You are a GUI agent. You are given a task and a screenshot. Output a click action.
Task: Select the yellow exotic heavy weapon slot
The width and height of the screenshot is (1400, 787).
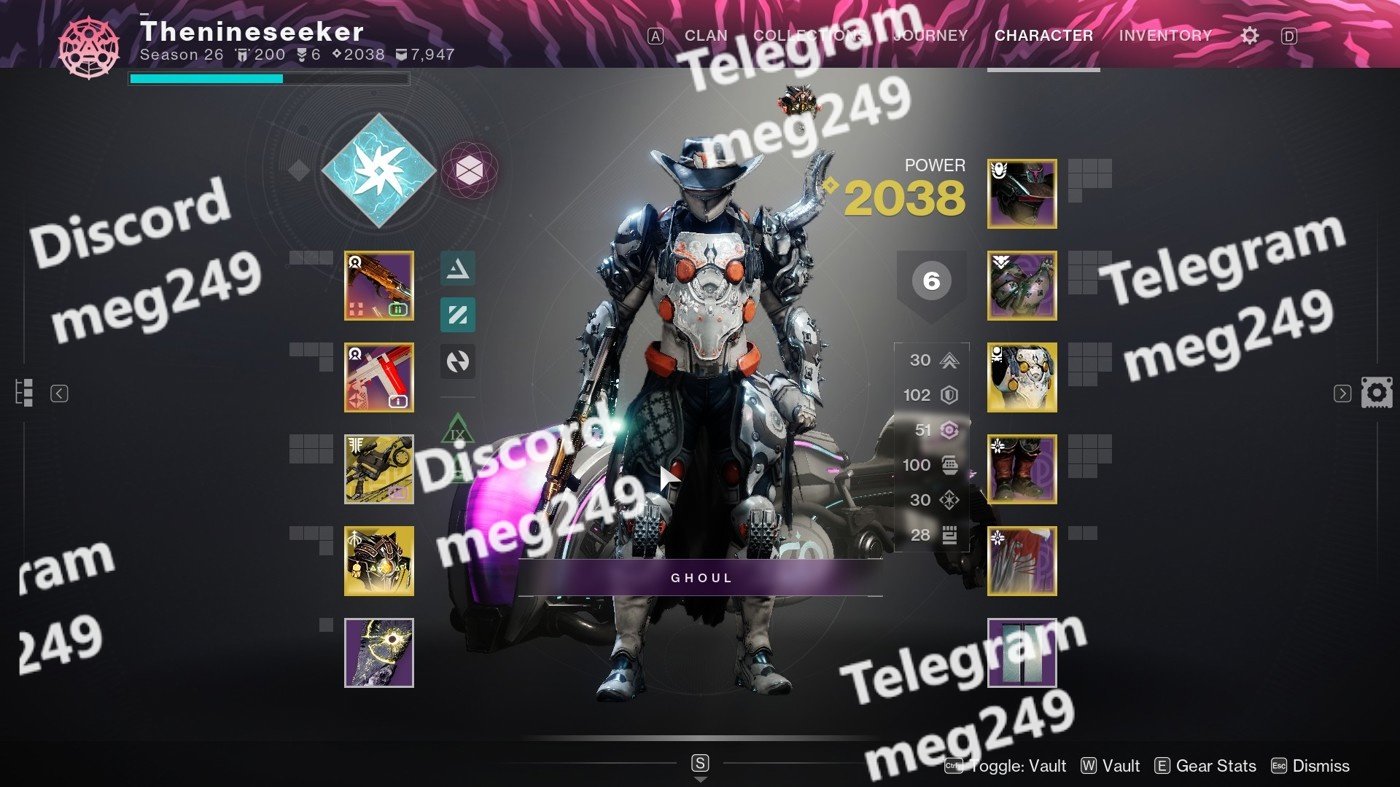pos(379,469)
